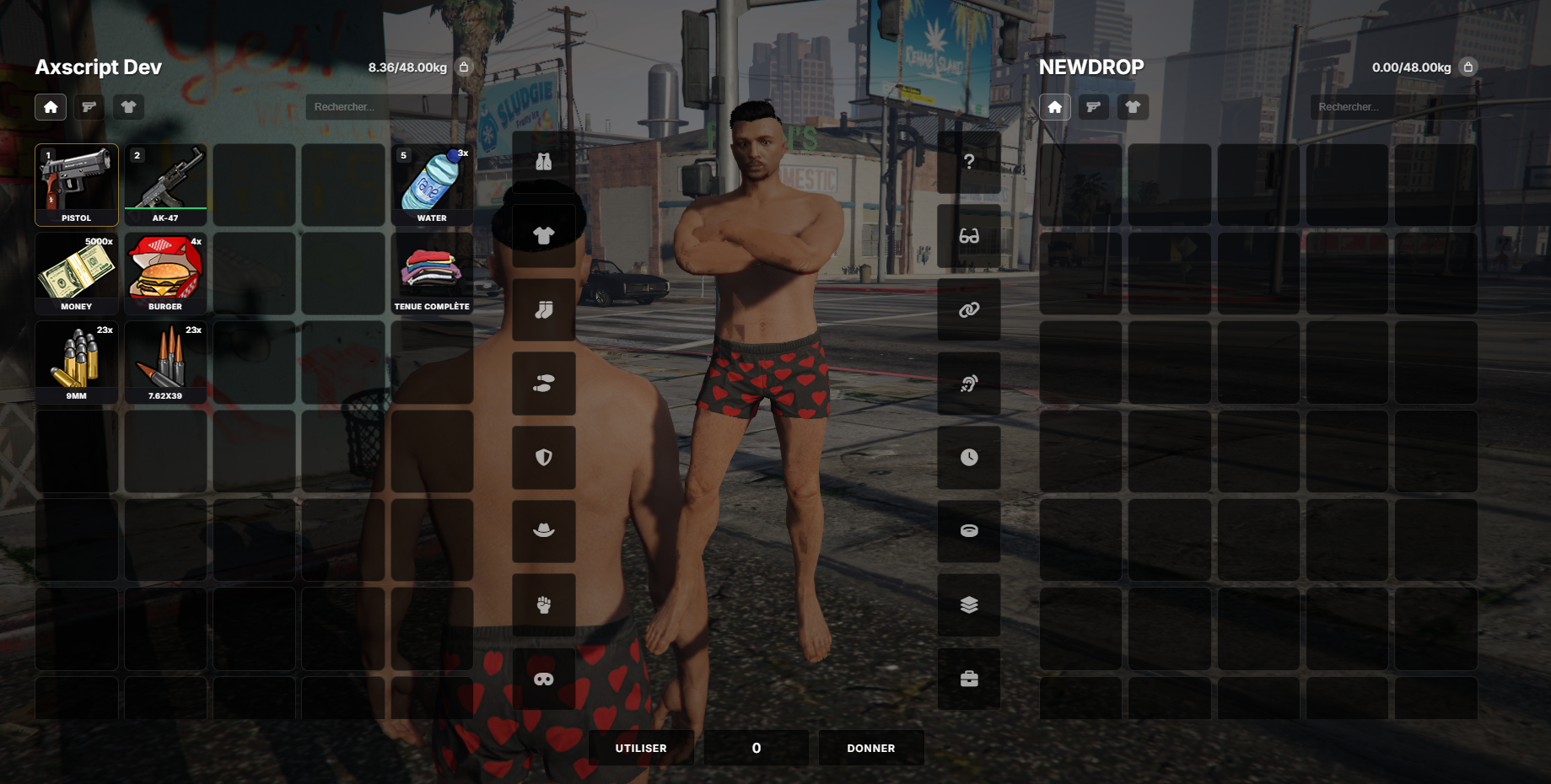
Task: Focus the Newdrop search field
Action: click(x=1392, y=107)
